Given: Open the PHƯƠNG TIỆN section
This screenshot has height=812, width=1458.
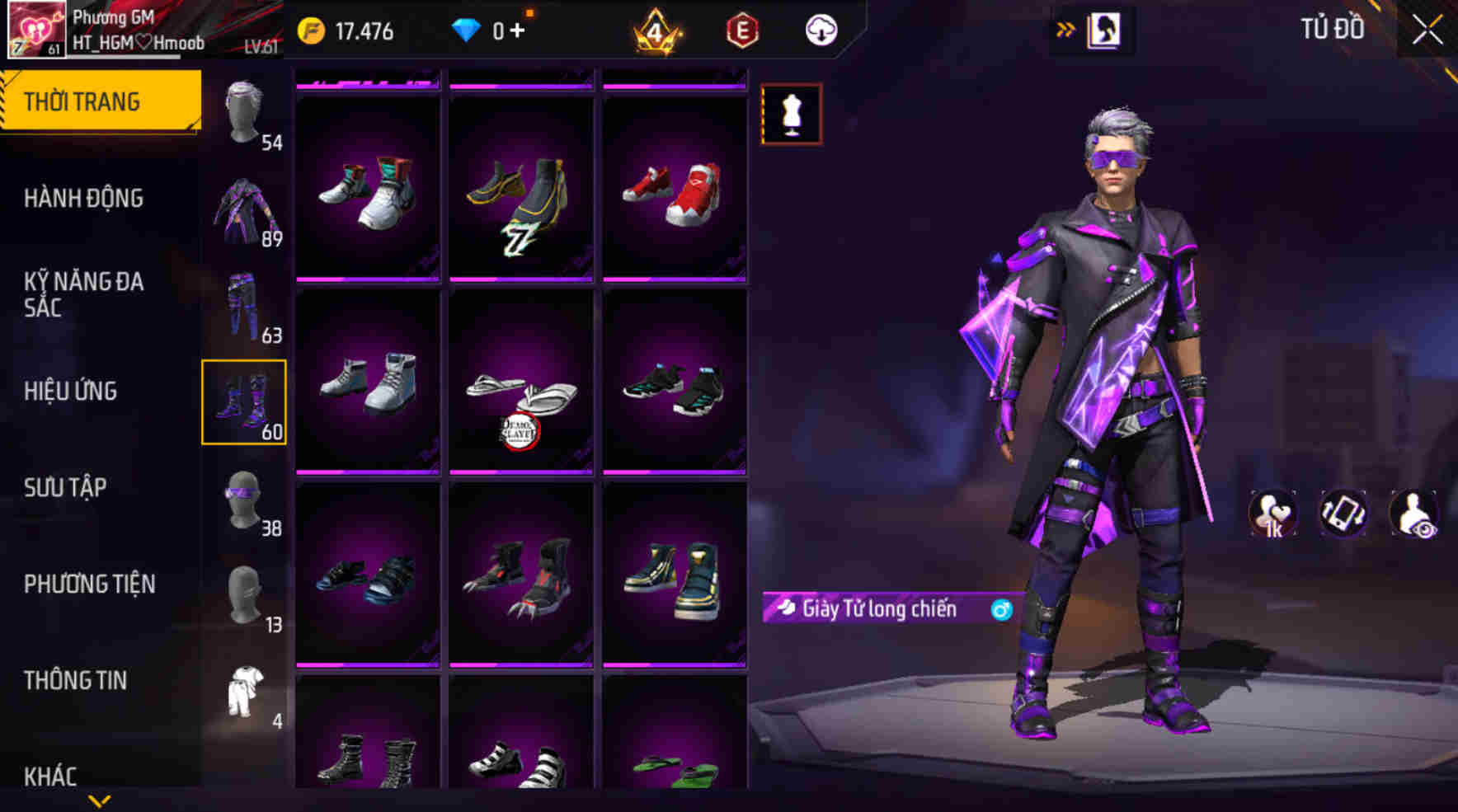Looking at the screenshot, I should [91, 584].
